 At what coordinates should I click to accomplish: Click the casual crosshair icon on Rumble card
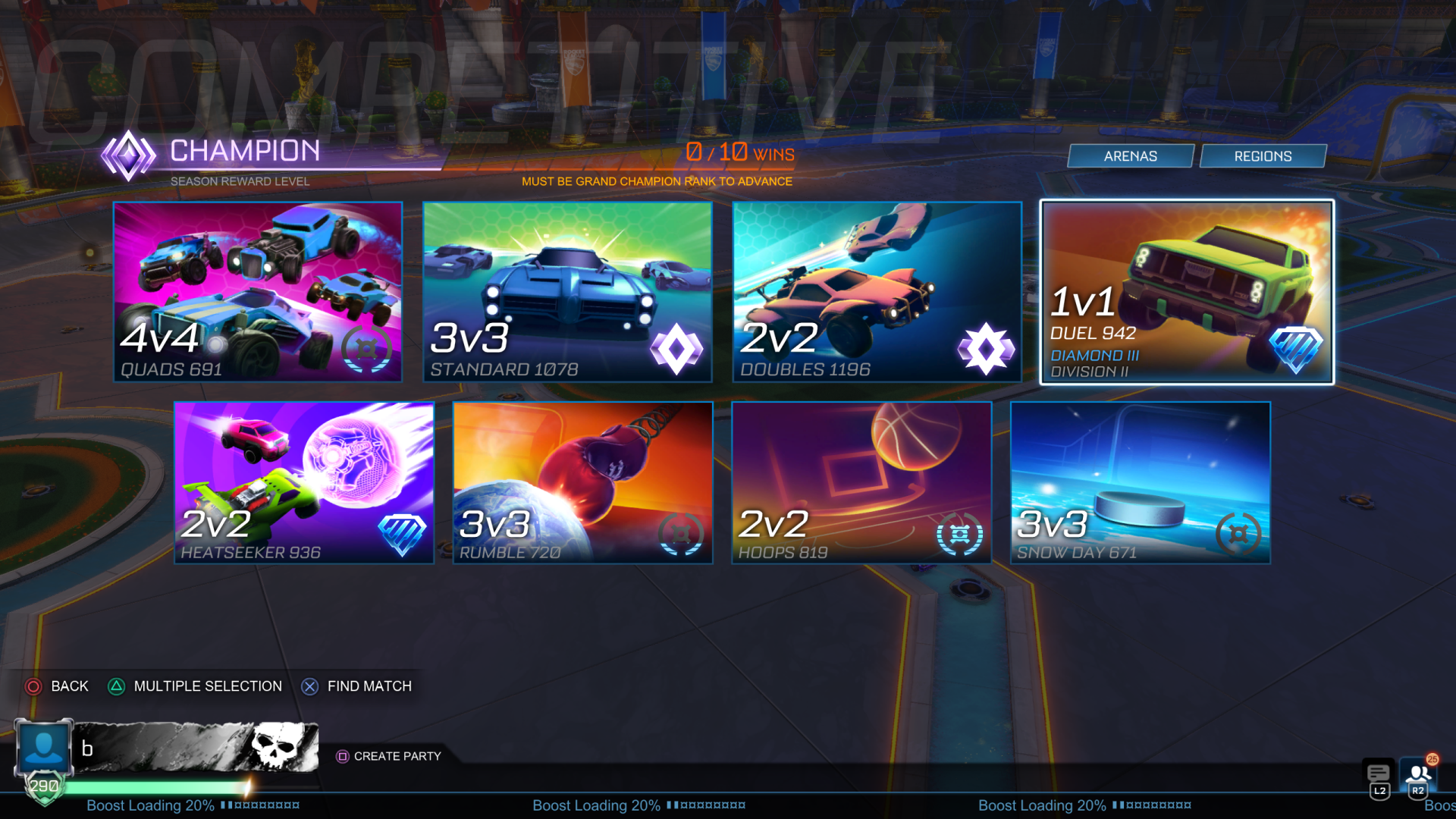(x=681, y=532)
